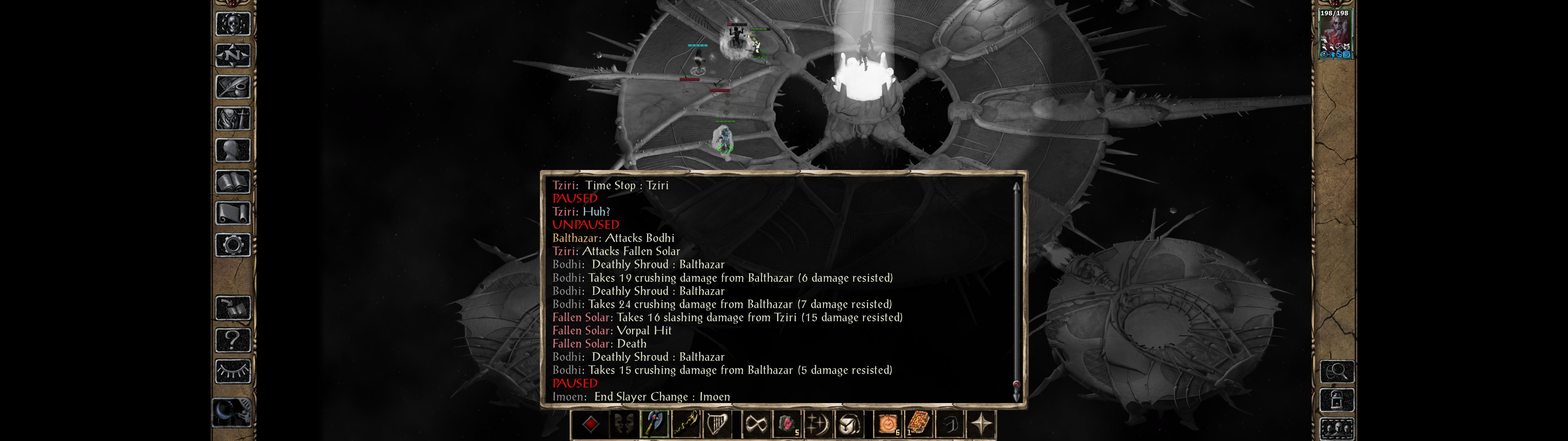Open the gear options button
This screenshot has width=1568, height=441.
(233, 245)
